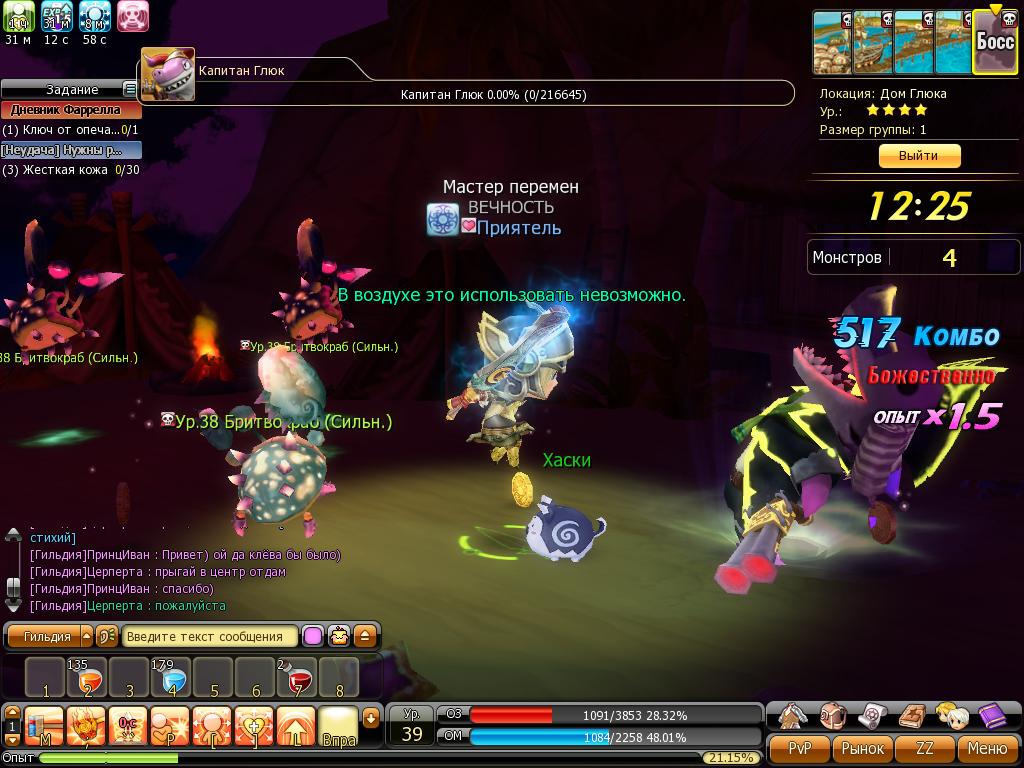Open the PvP panel
Image resolution: width=1024 pixels, height=768 pixels.
pyautogui.click(x=799, y=748)
